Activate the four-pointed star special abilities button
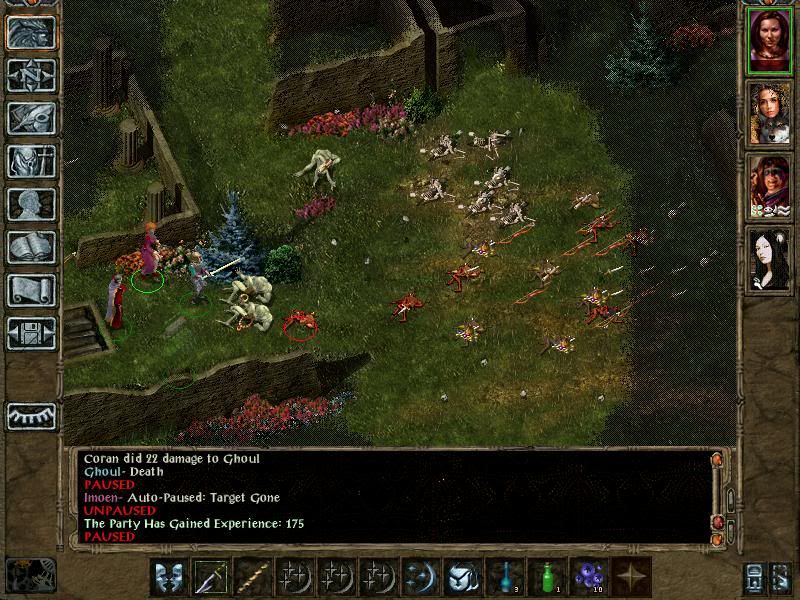Screen dimensions: 800x600 [x=631, y=577]
